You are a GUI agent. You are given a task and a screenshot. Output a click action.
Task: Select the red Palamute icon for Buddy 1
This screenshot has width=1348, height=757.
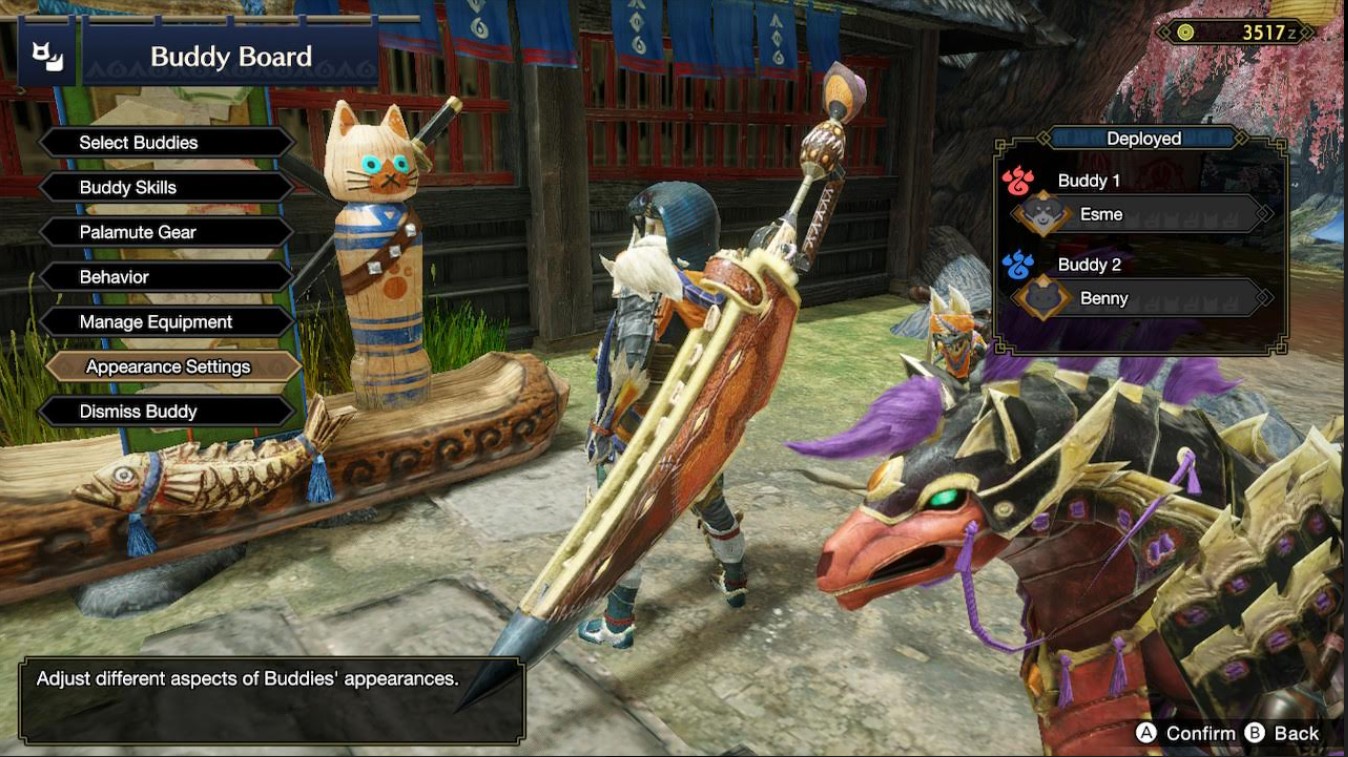[x=1020, y=180]
